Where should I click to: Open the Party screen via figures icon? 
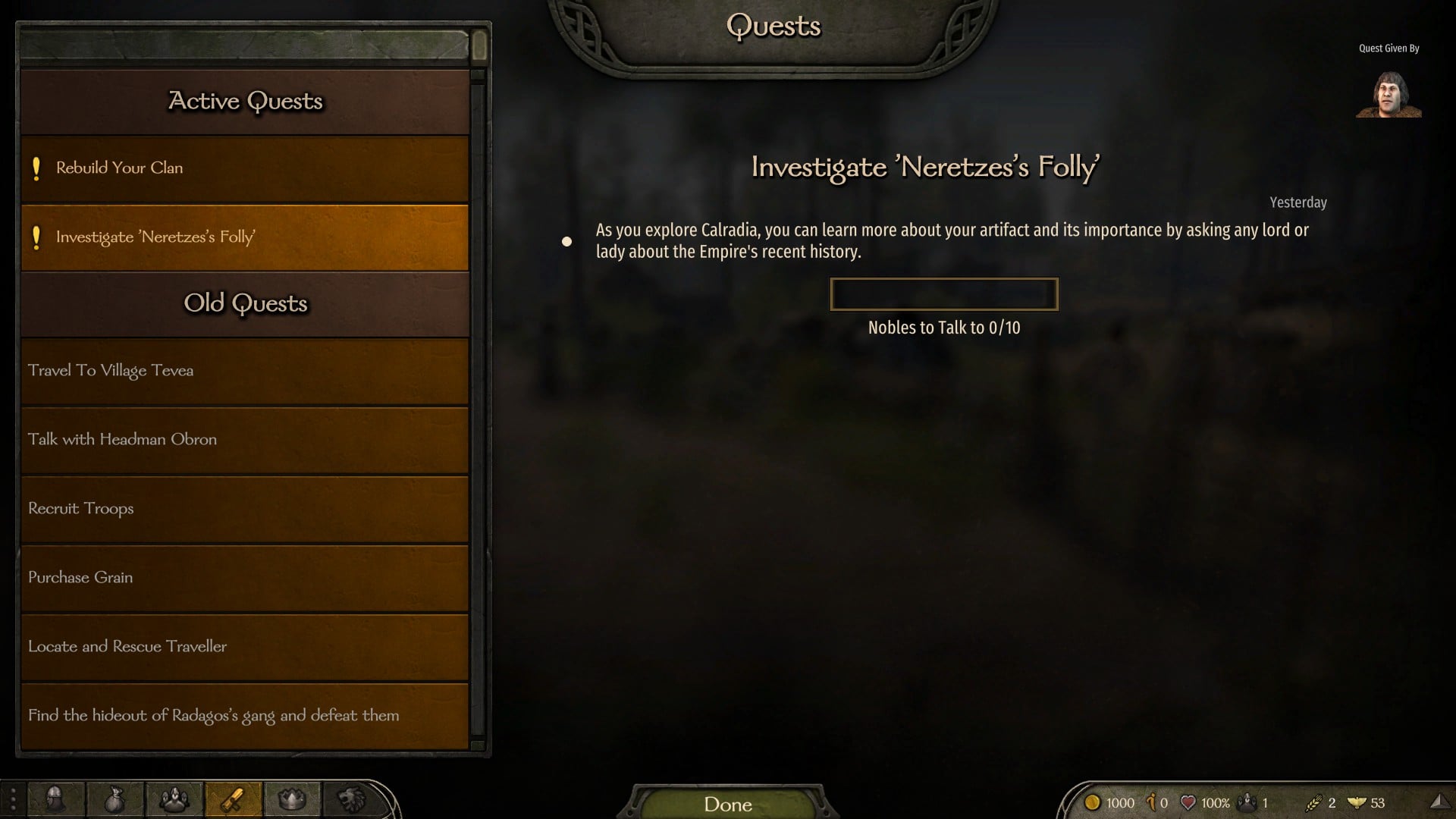click(174, 800)
